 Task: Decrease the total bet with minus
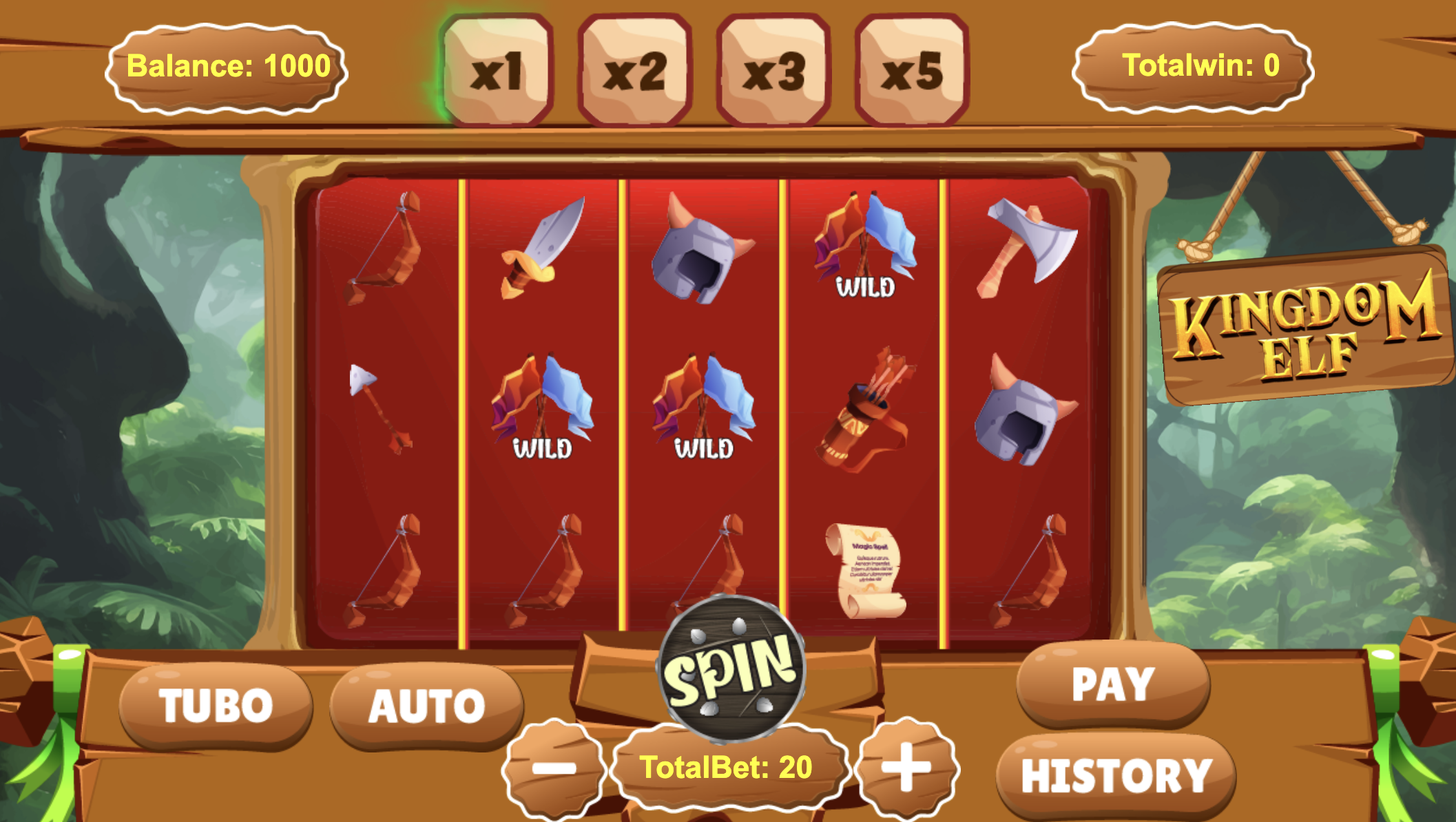tap(554, 767)
